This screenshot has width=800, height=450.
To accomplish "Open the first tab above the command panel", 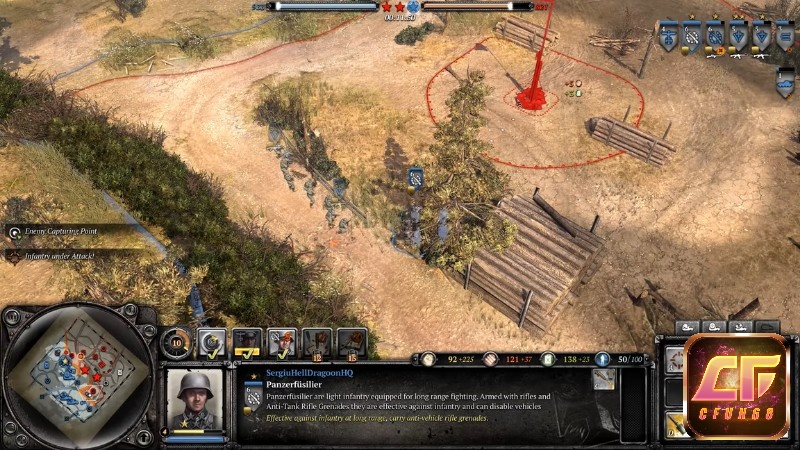I will (688, 327).
